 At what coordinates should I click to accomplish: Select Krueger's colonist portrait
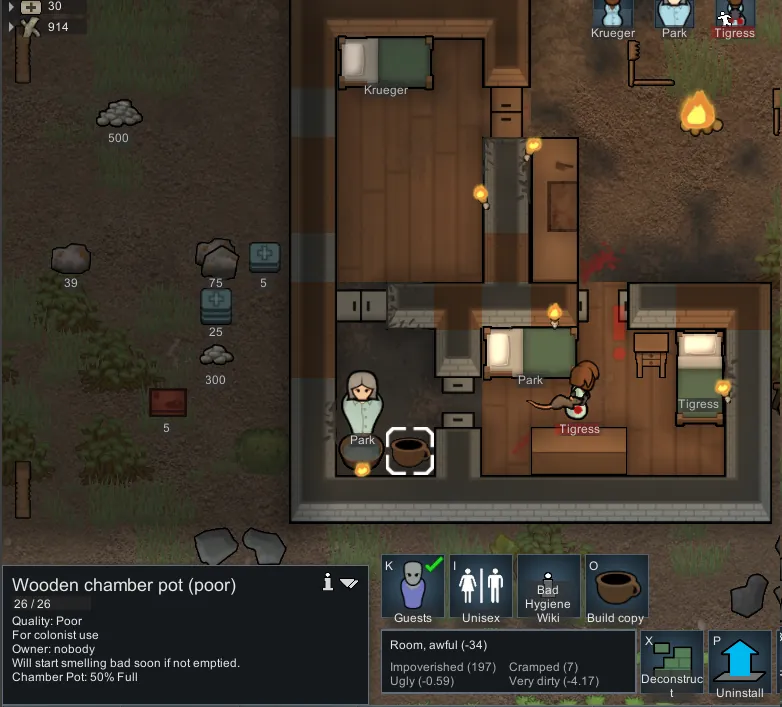613,15
